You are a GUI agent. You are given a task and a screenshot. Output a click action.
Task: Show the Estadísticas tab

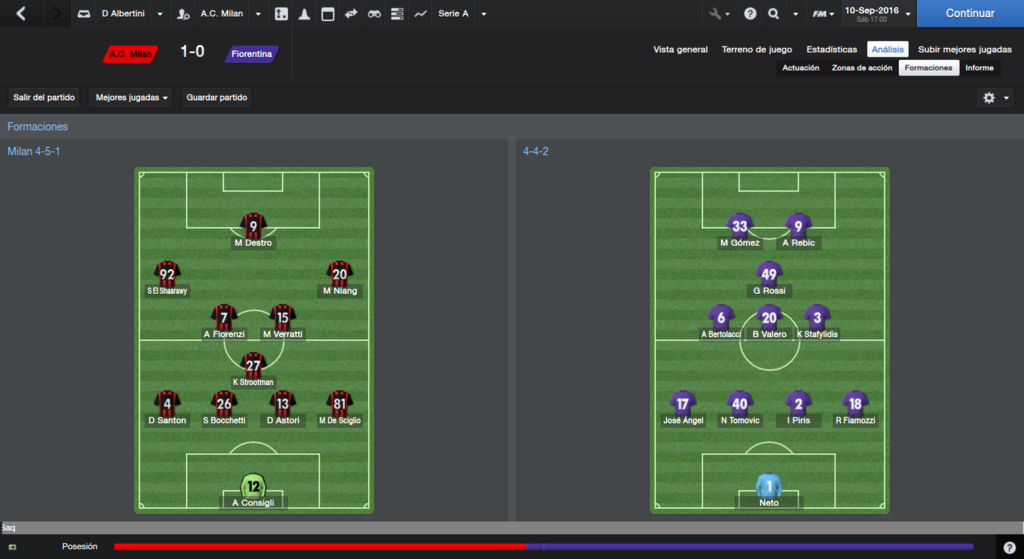click(831, 49)
